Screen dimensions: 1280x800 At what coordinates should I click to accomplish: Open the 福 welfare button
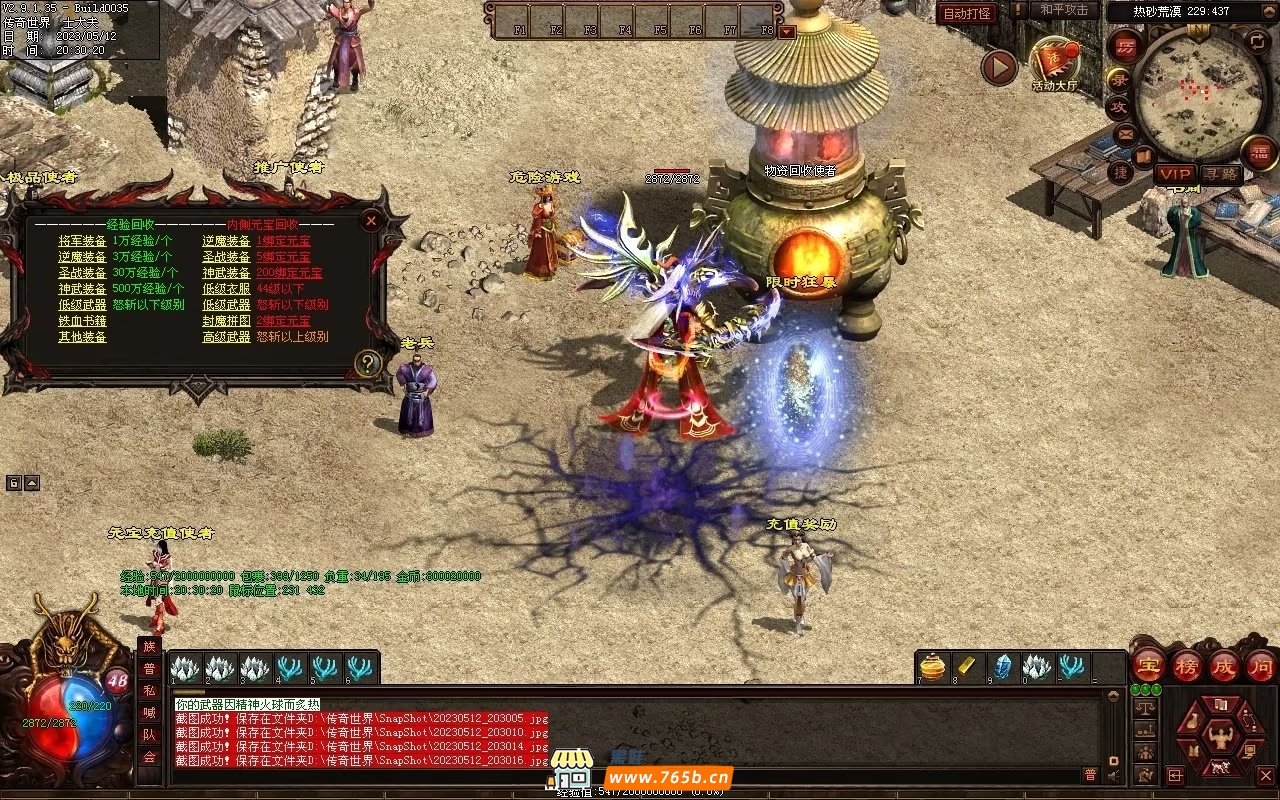click(1259, 152)
